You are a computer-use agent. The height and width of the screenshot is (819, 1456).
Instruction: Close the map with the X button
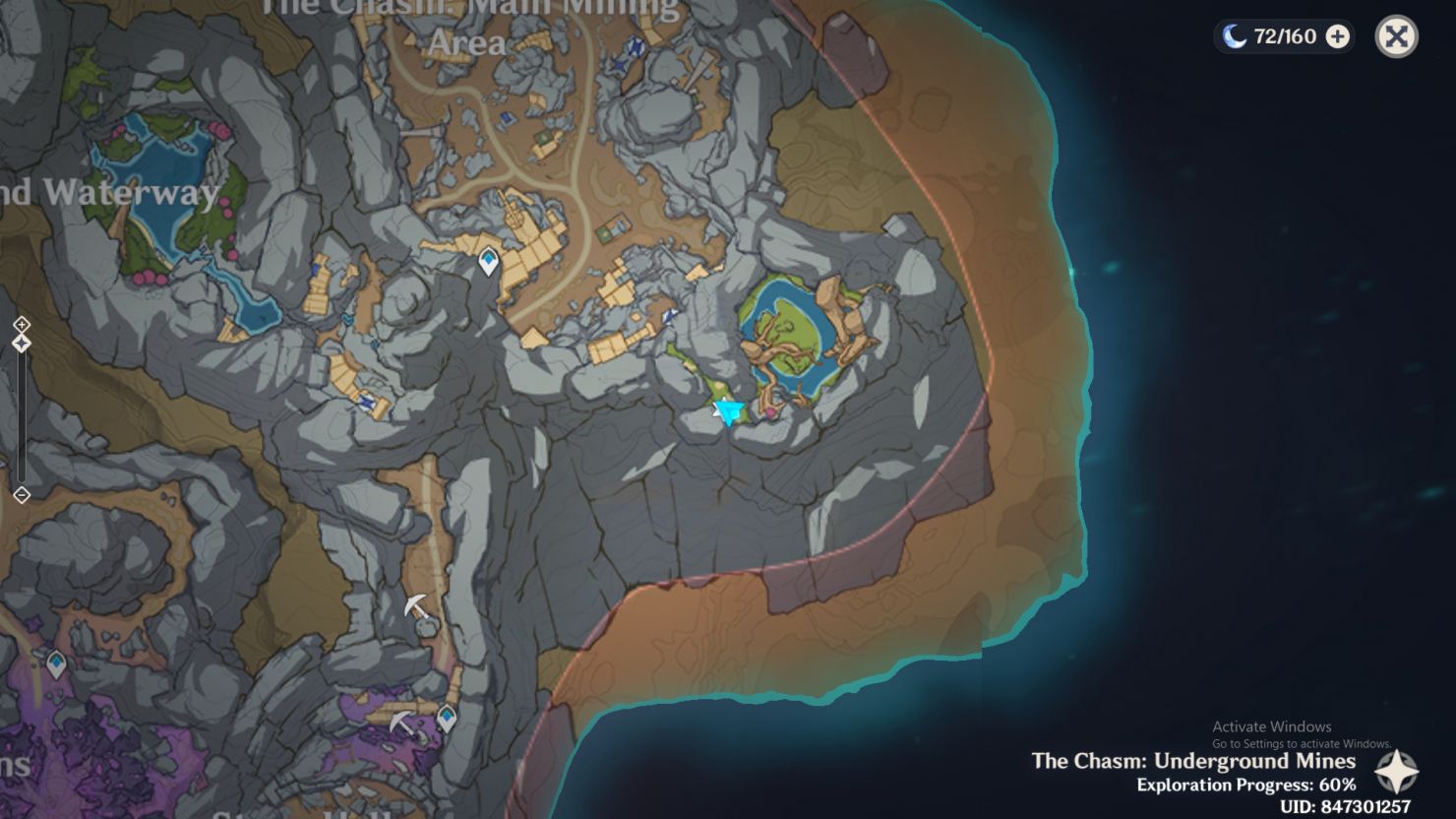coord(1398,35)
